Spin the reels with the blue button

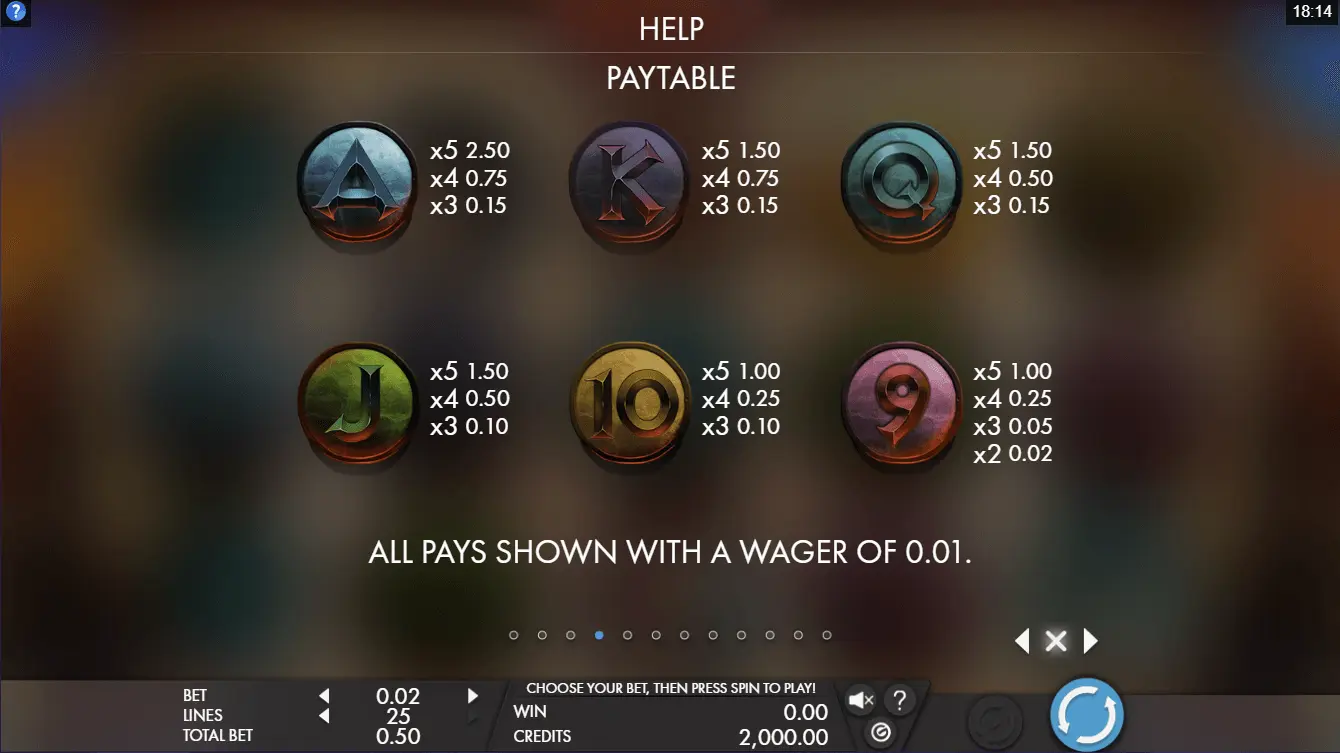1087,716
